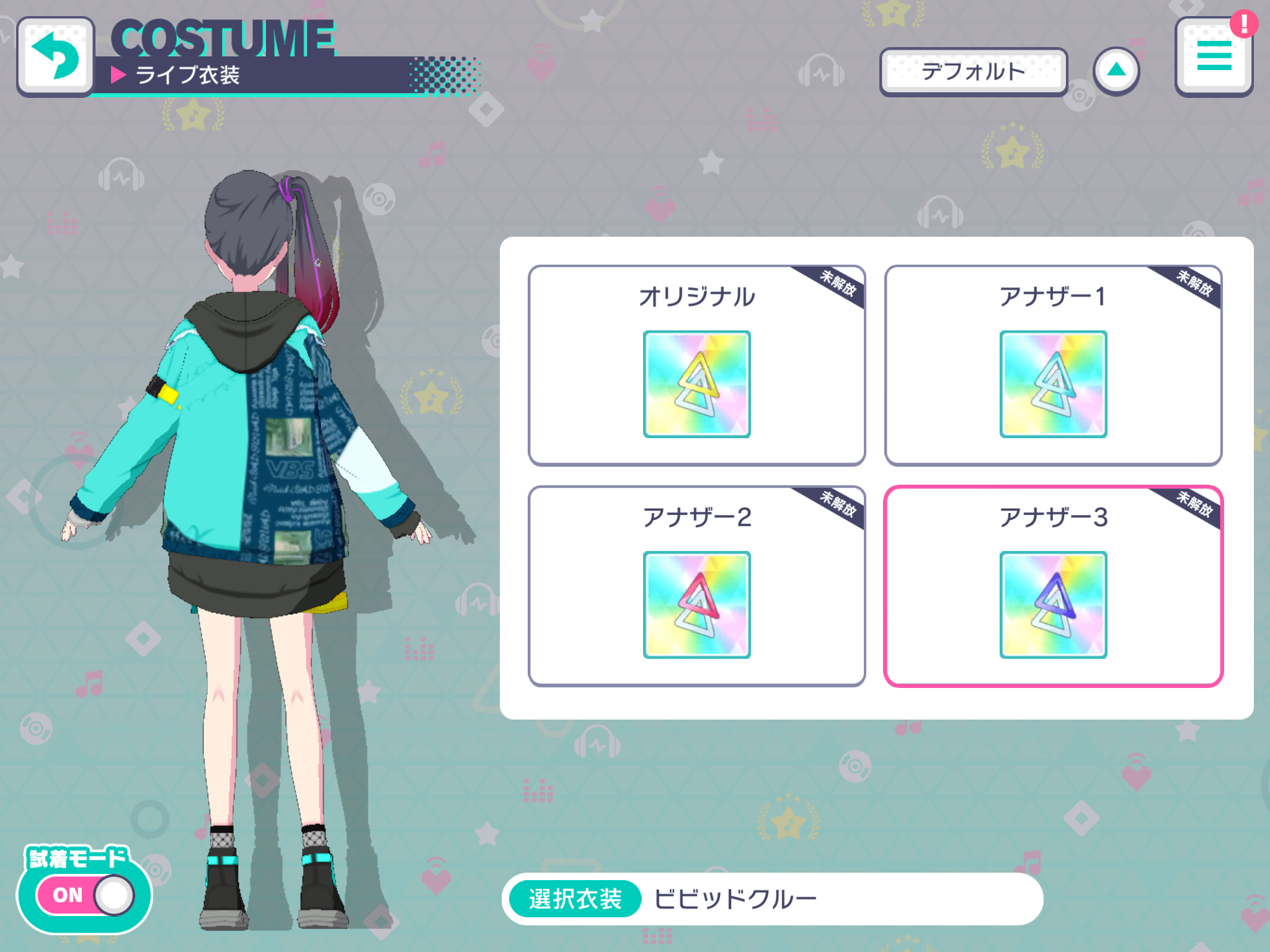
Task: Pick the アナザー2 costume variant
Action: tap(696, 586)
